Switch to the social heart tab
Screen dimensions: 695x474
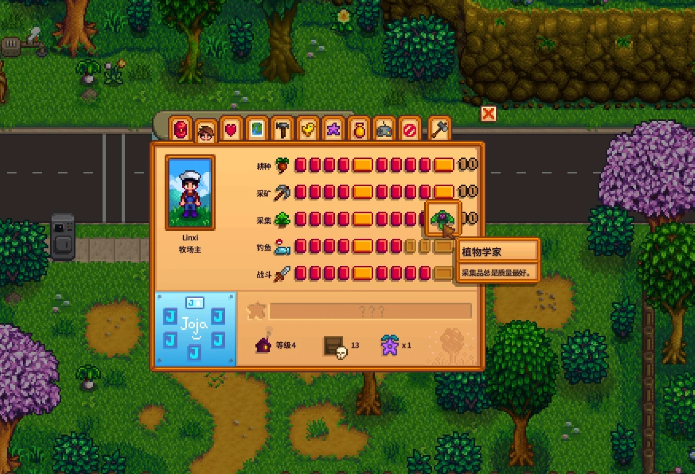(232, 129)
